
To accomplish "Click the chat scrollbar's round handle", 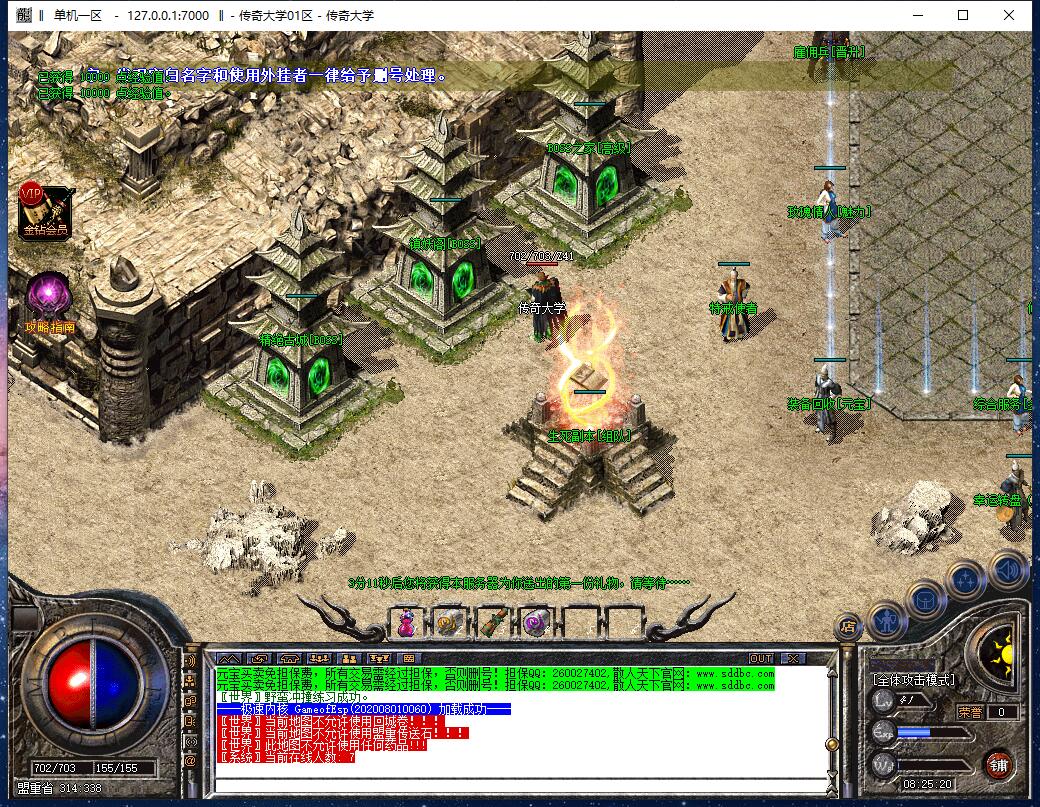I will coord(829,744).
